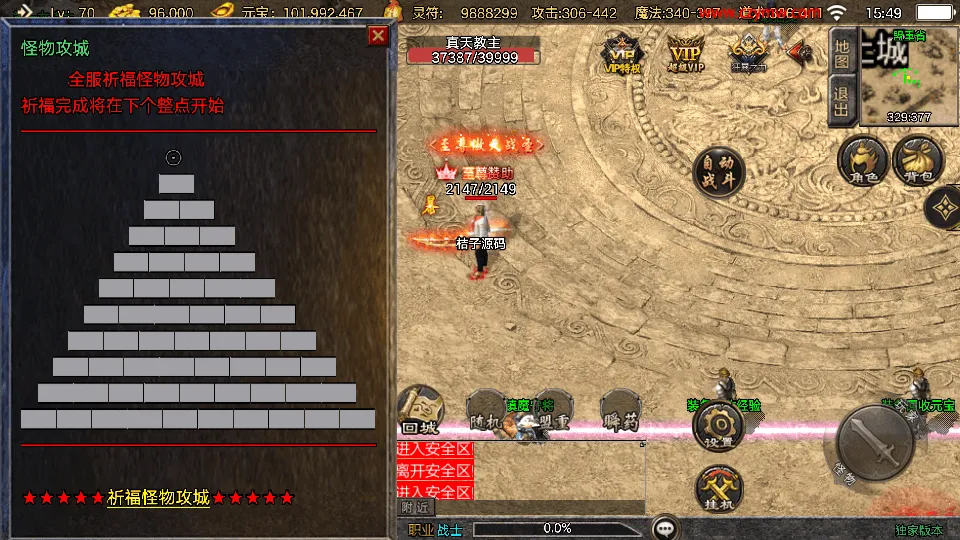The width and height of the screenshot is (960, 540).
Task: Activate the 挂机 auto-hunt button
Action: click(718, 490)
